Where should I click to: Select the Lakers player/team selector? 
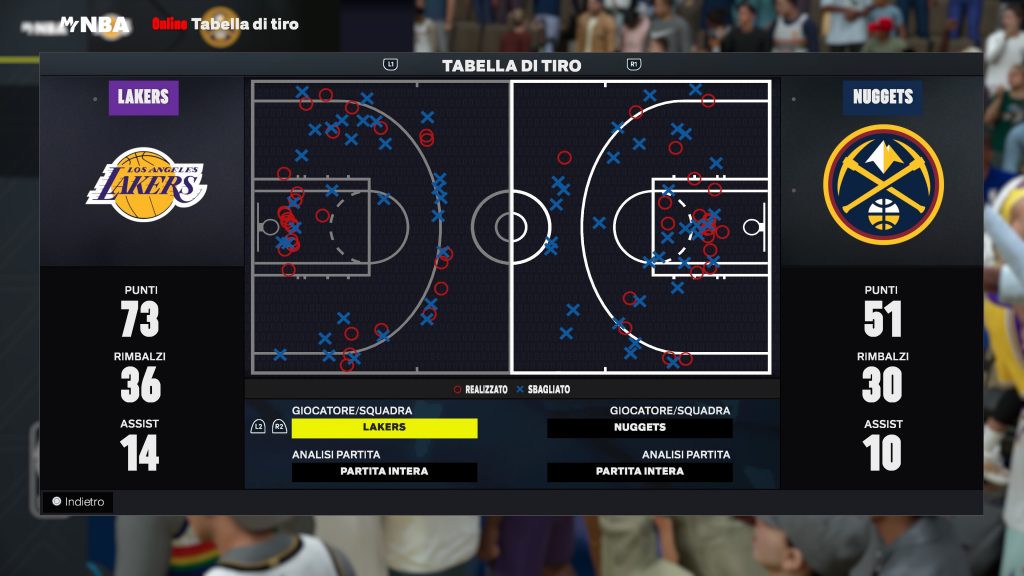pos(384,428)
